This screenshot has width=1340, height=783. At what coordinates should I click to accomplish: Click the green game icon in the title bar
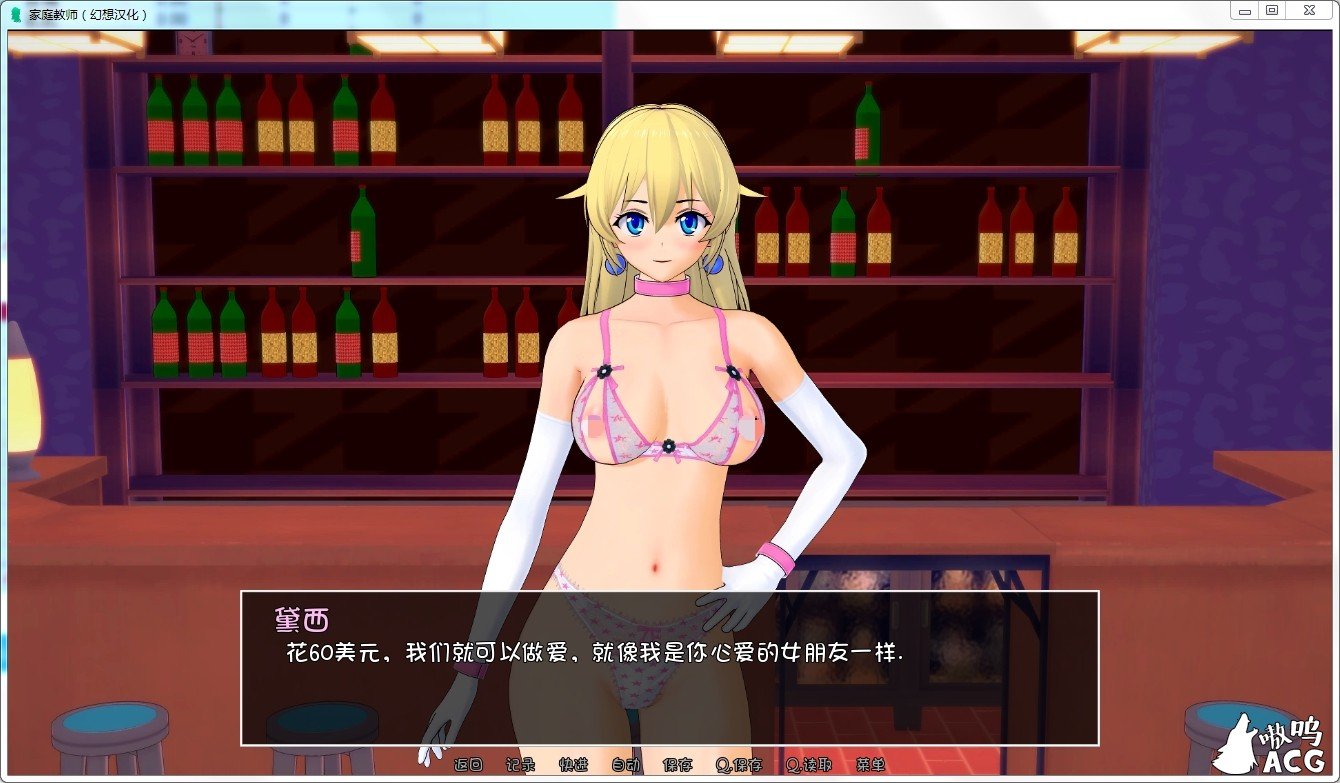point(14,12)
